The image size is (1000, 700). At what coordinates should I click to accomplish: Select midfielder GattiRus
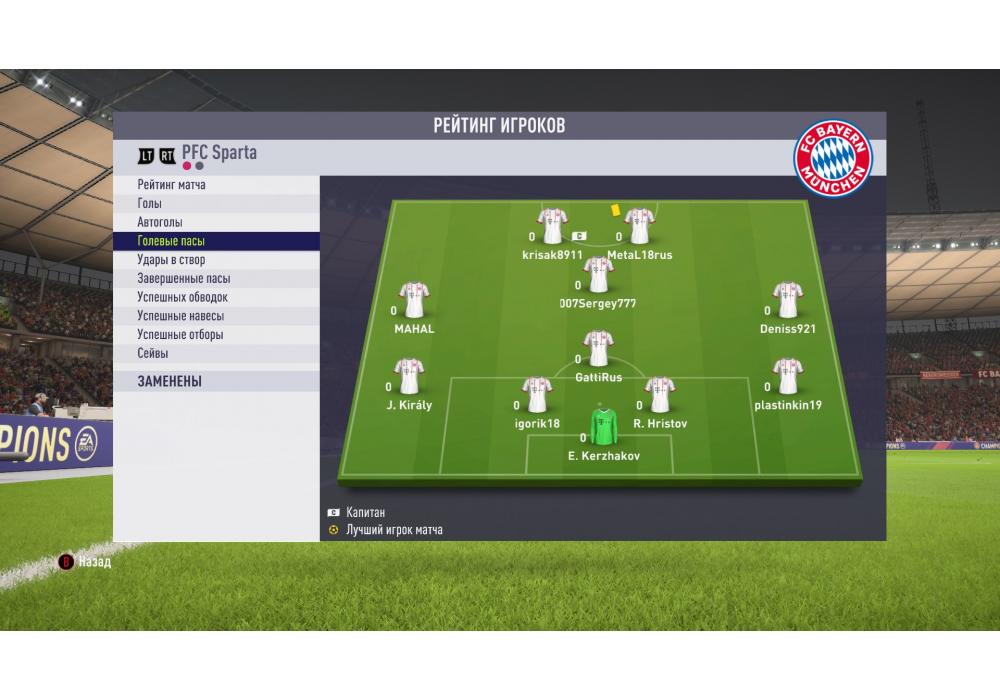[x=598, y=350]
